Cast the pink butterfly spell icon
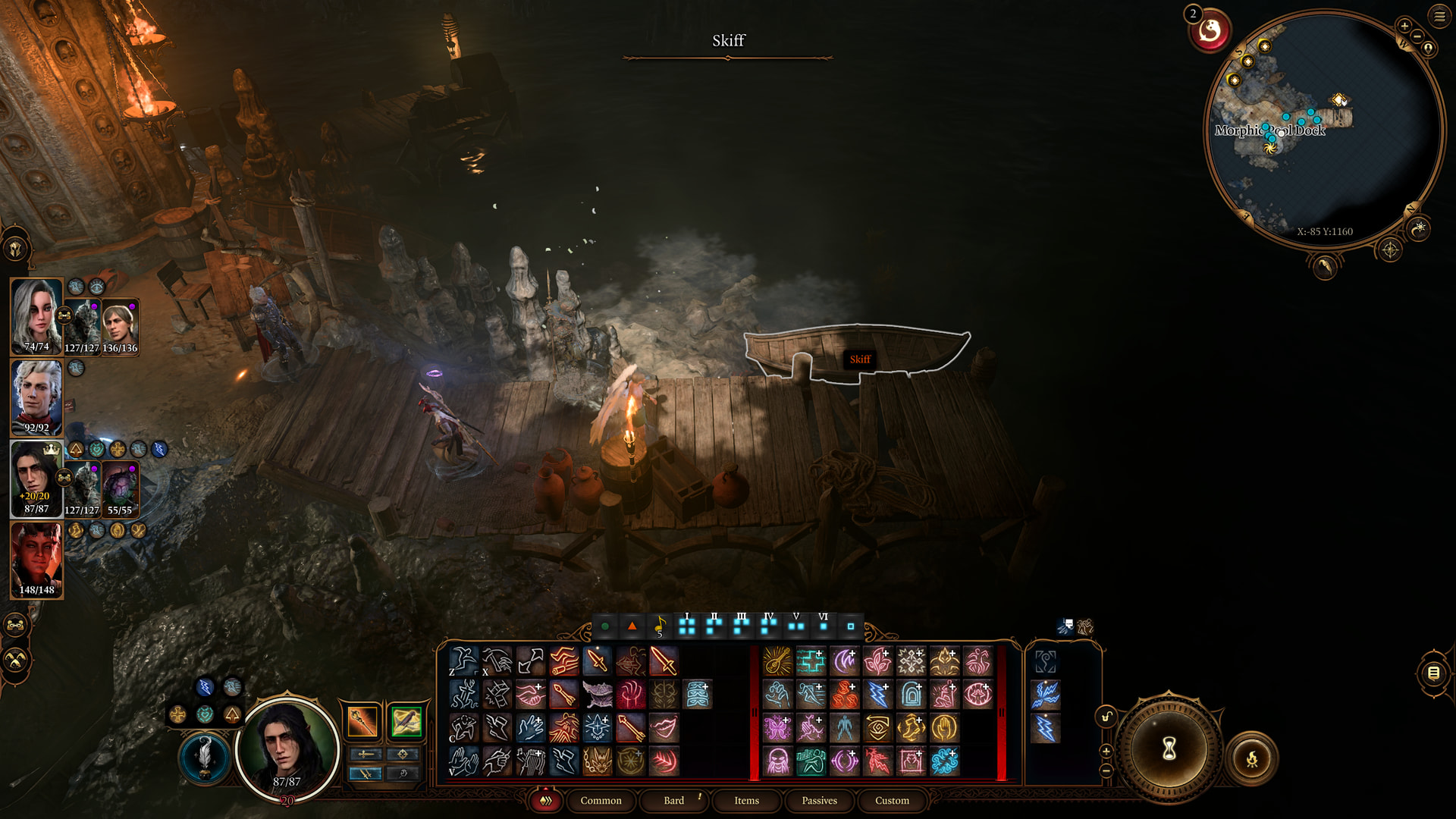Image resolution: width=1456 pixels, height=819 pixels. (x=777, y=728)
